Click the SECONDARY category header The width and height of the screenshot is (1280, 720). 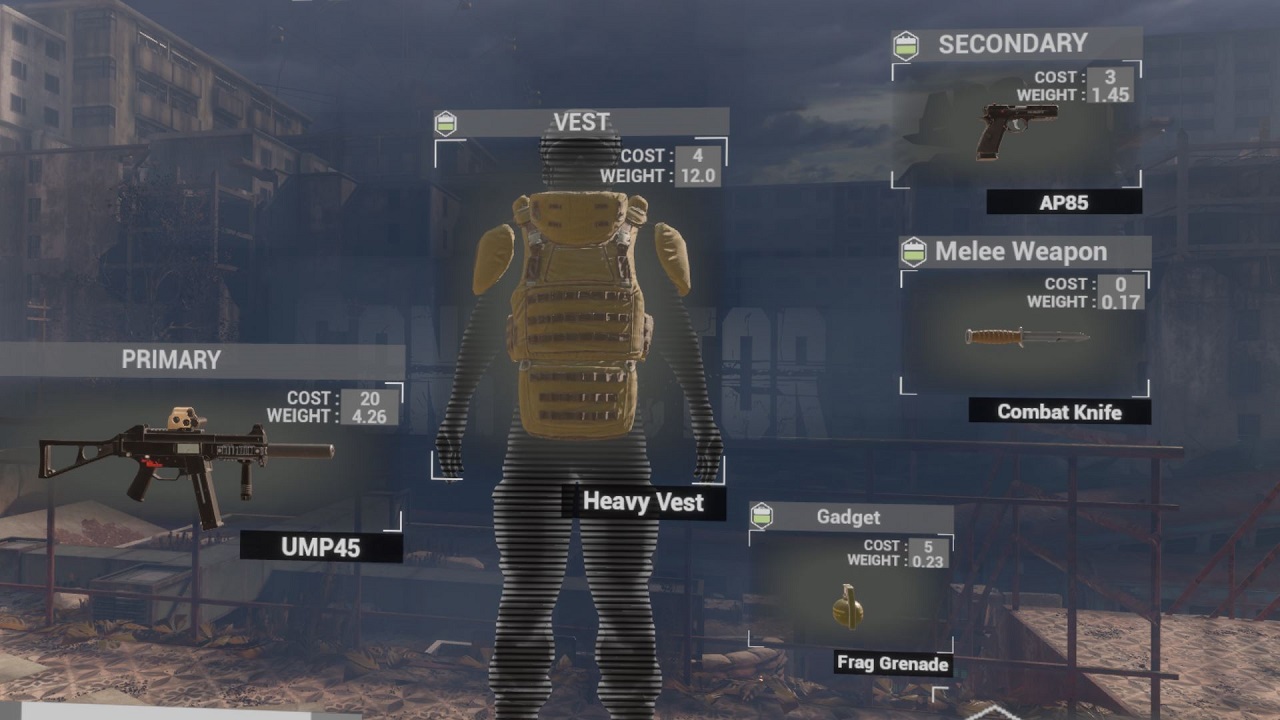pos(1012,44)
